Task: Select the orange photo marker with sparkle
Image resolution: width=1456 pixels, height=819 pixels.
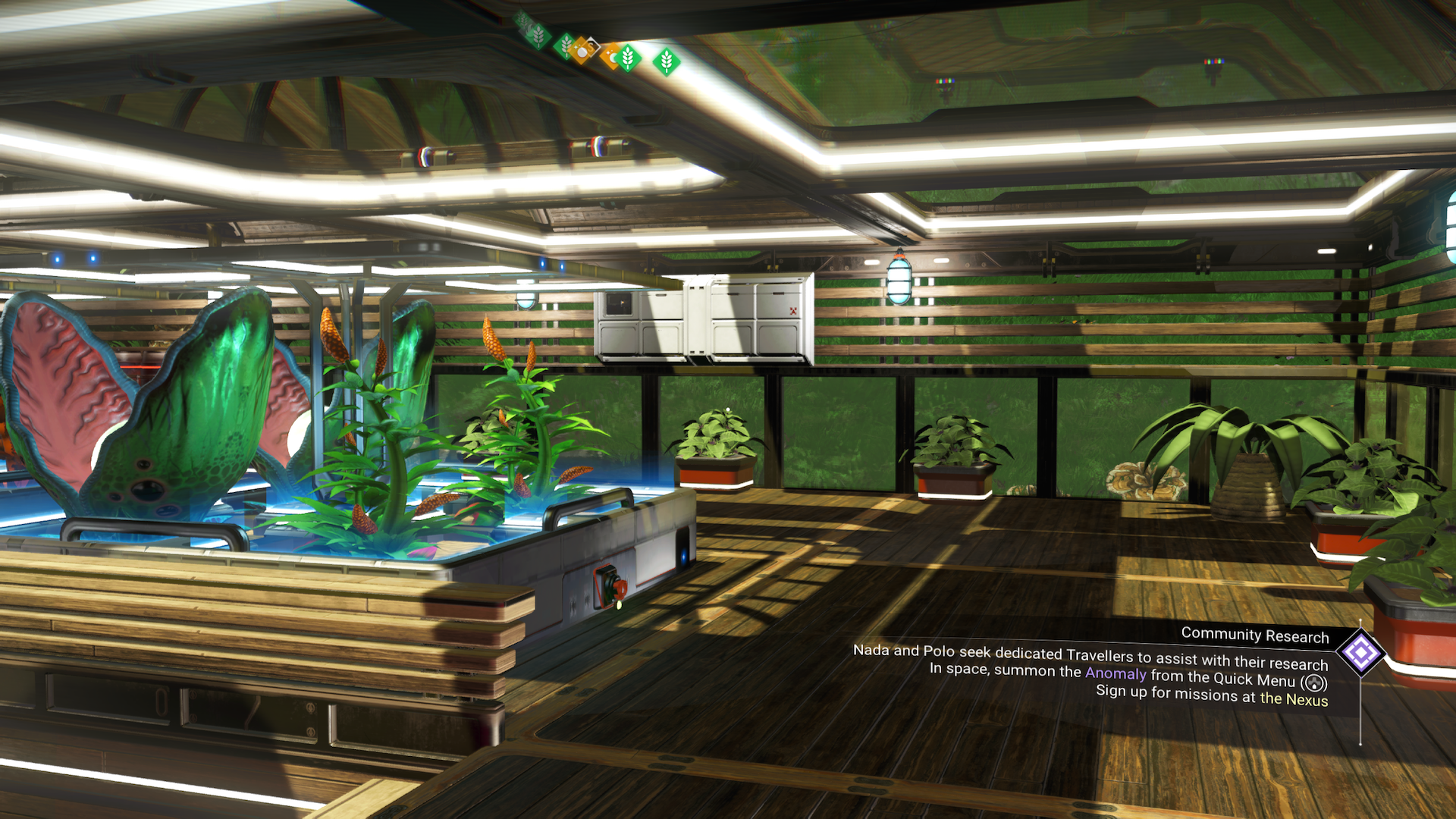Action: click(581, 52)
